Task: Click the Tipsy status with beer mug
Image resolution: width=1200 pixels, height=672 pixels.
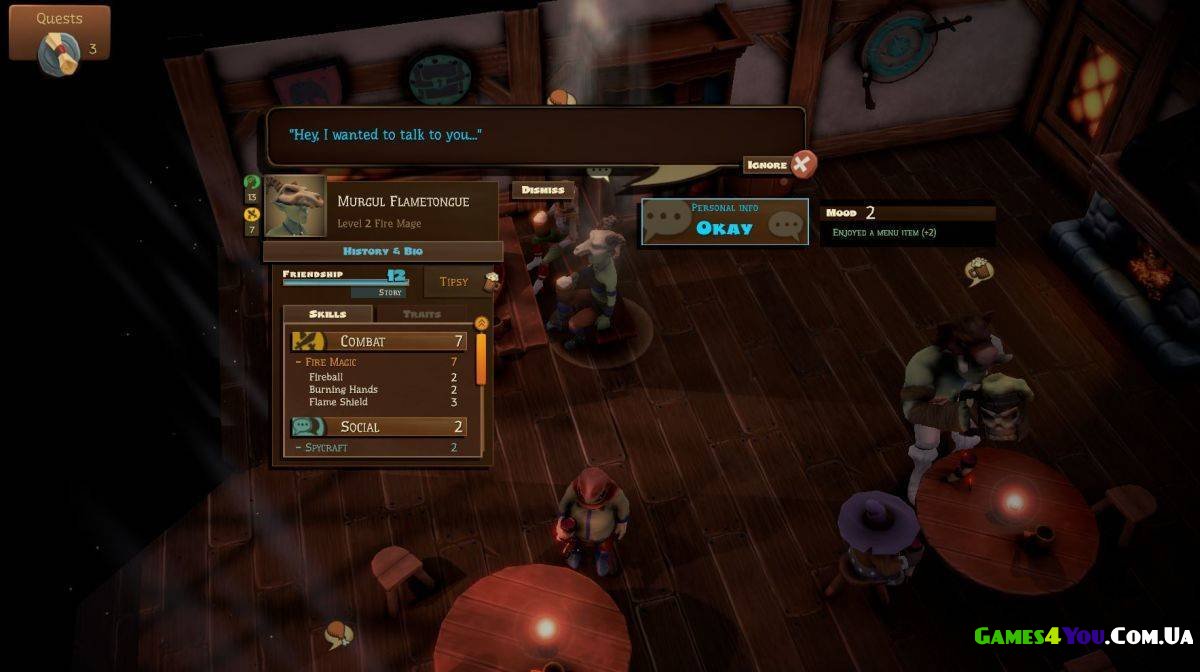Action: click(462, 282)
